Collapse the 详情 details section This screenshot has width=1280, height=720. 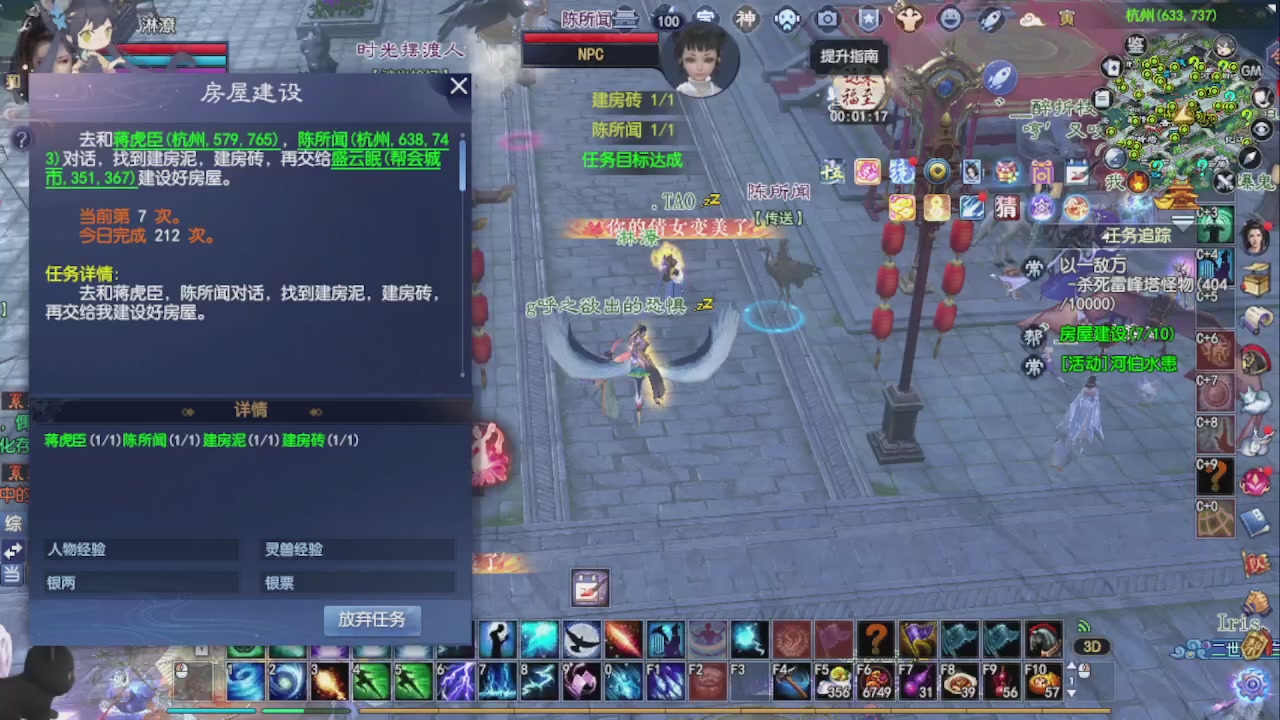pyautogui.click(x=252, y=410)
